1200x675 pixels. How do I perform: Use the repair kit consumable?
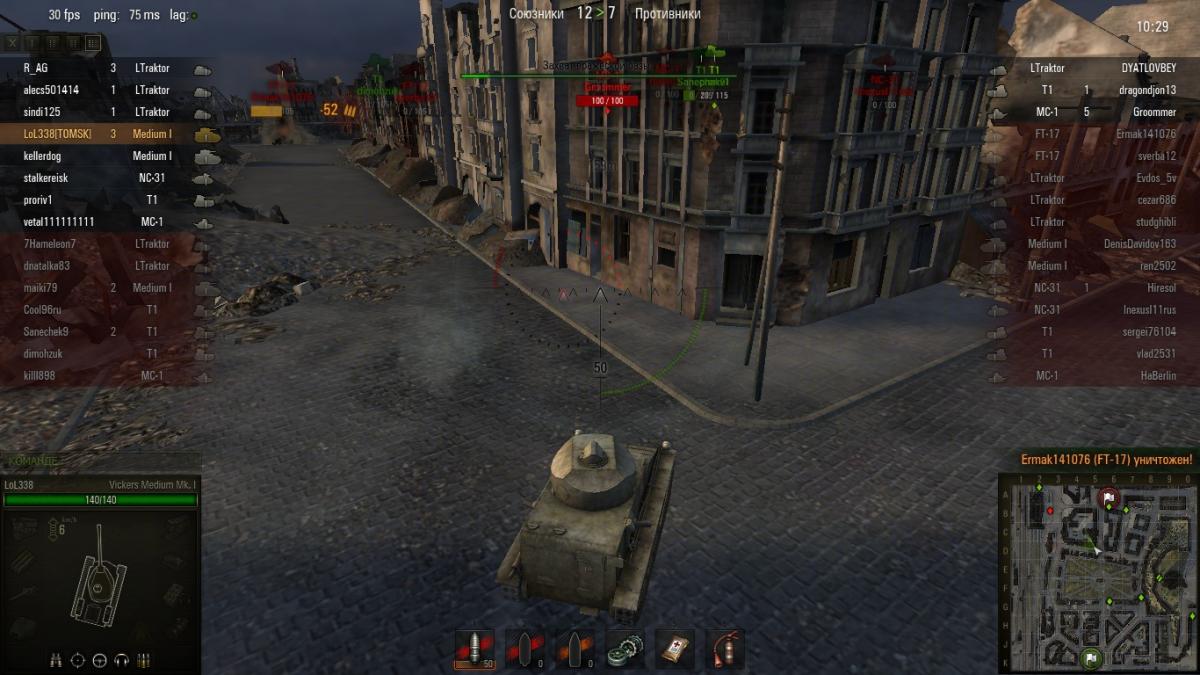[x=626, y=649]
